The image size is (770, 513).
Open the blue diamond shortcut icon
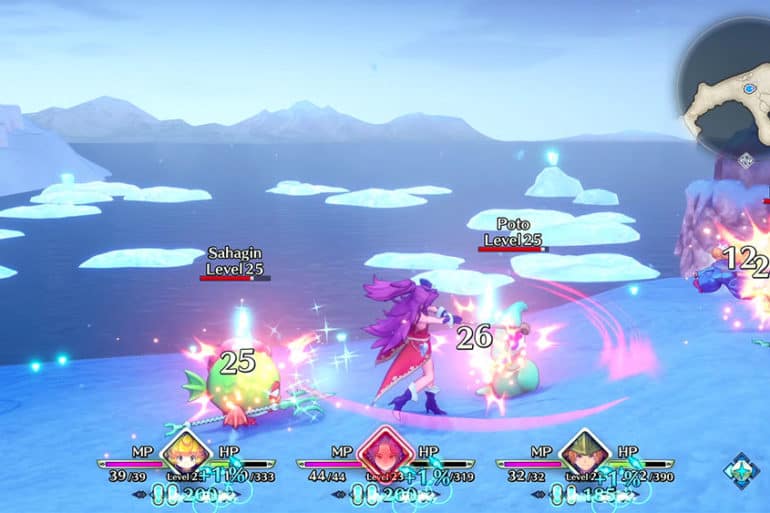[x=741, y=470]
